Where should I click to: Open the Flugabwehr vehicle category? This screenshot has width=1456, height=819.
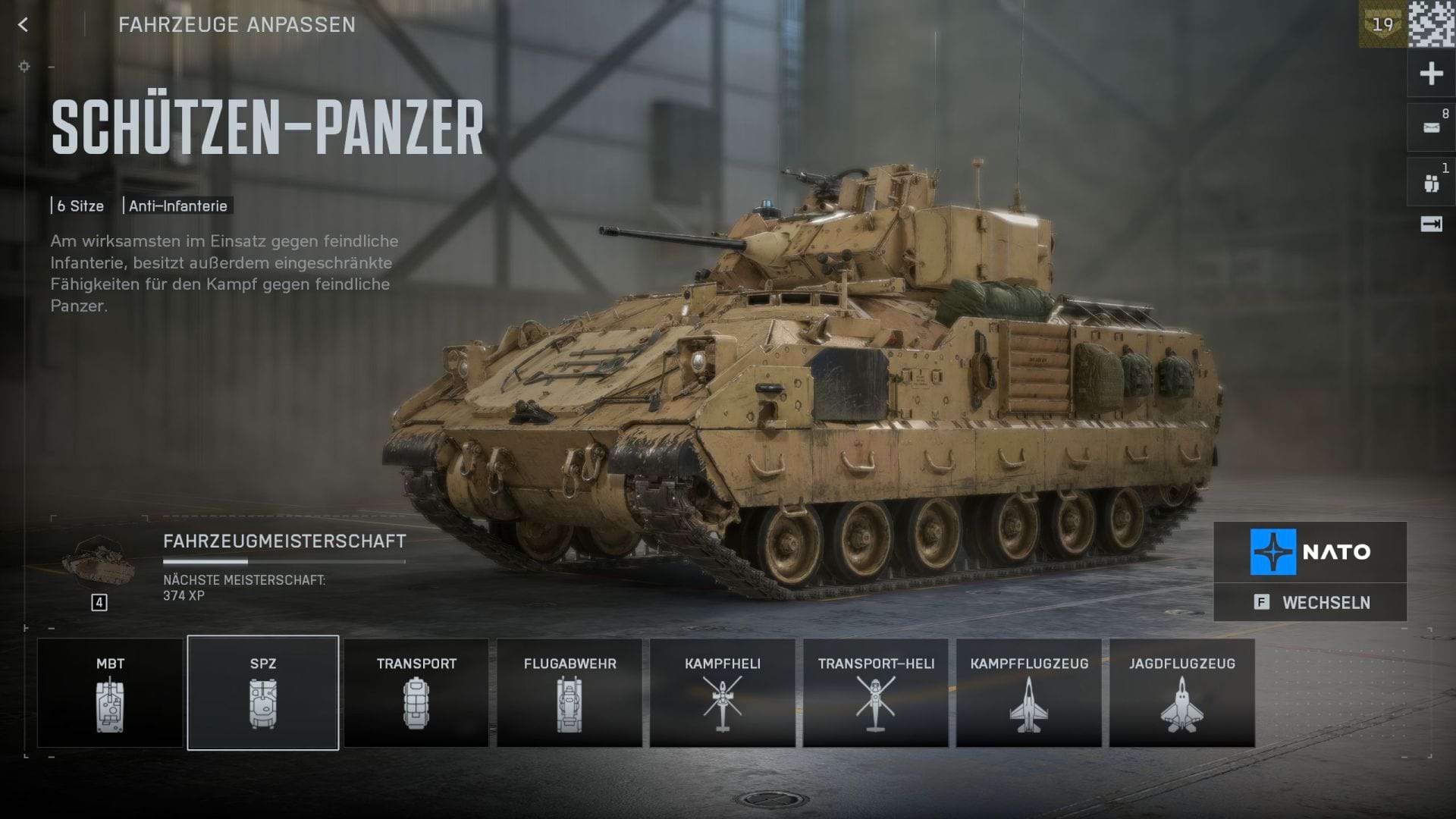(x=570, y=692)
